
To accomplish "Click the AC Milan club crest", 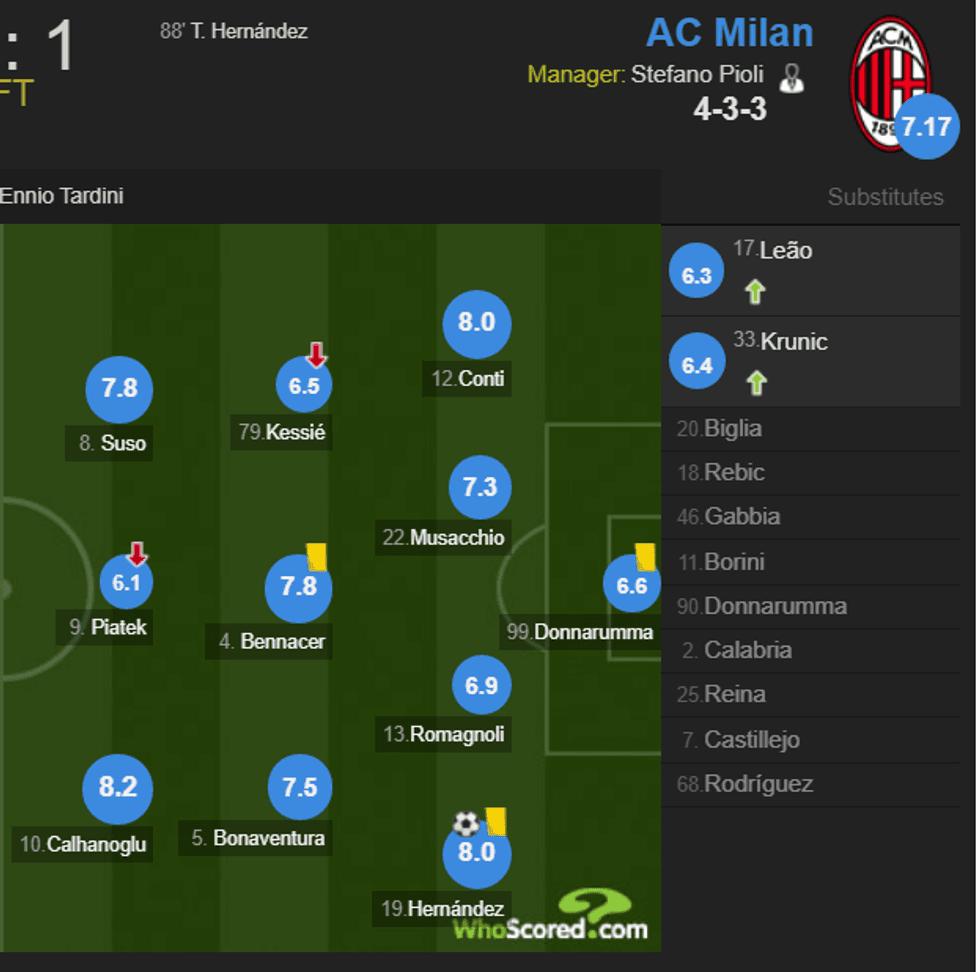I will tap(887, 83).
